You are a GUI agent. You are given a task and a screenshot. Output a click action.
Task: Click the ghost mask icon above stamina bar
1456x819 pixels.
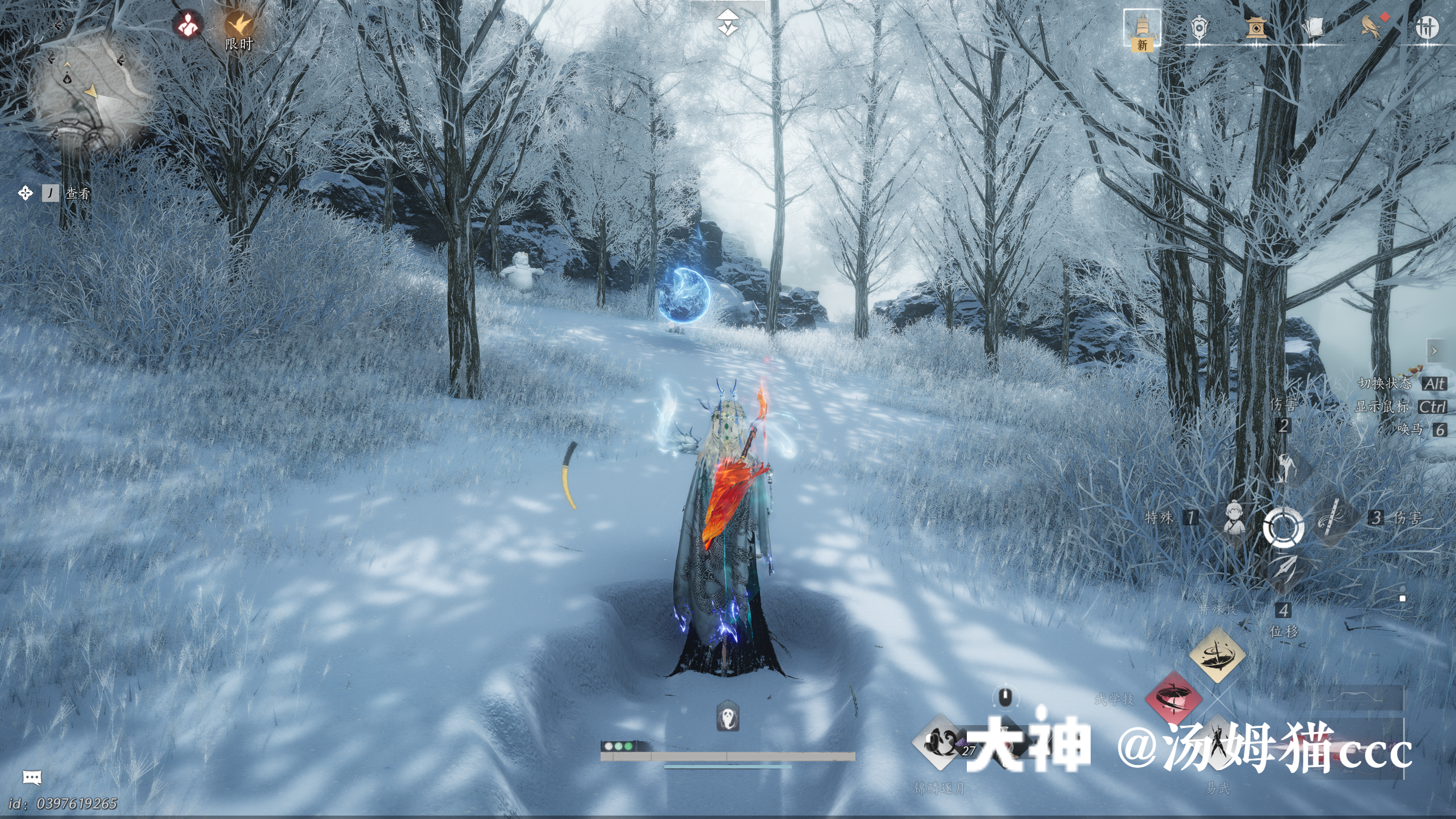727,717
